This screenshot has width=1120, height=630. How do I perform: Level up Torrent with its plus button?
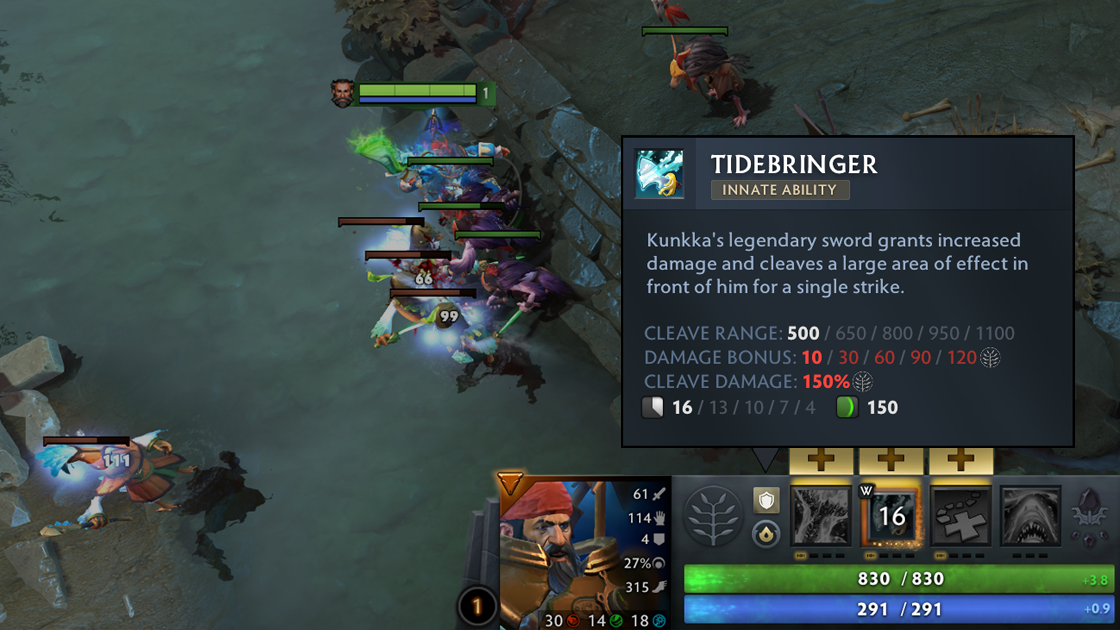coord(821,461)
